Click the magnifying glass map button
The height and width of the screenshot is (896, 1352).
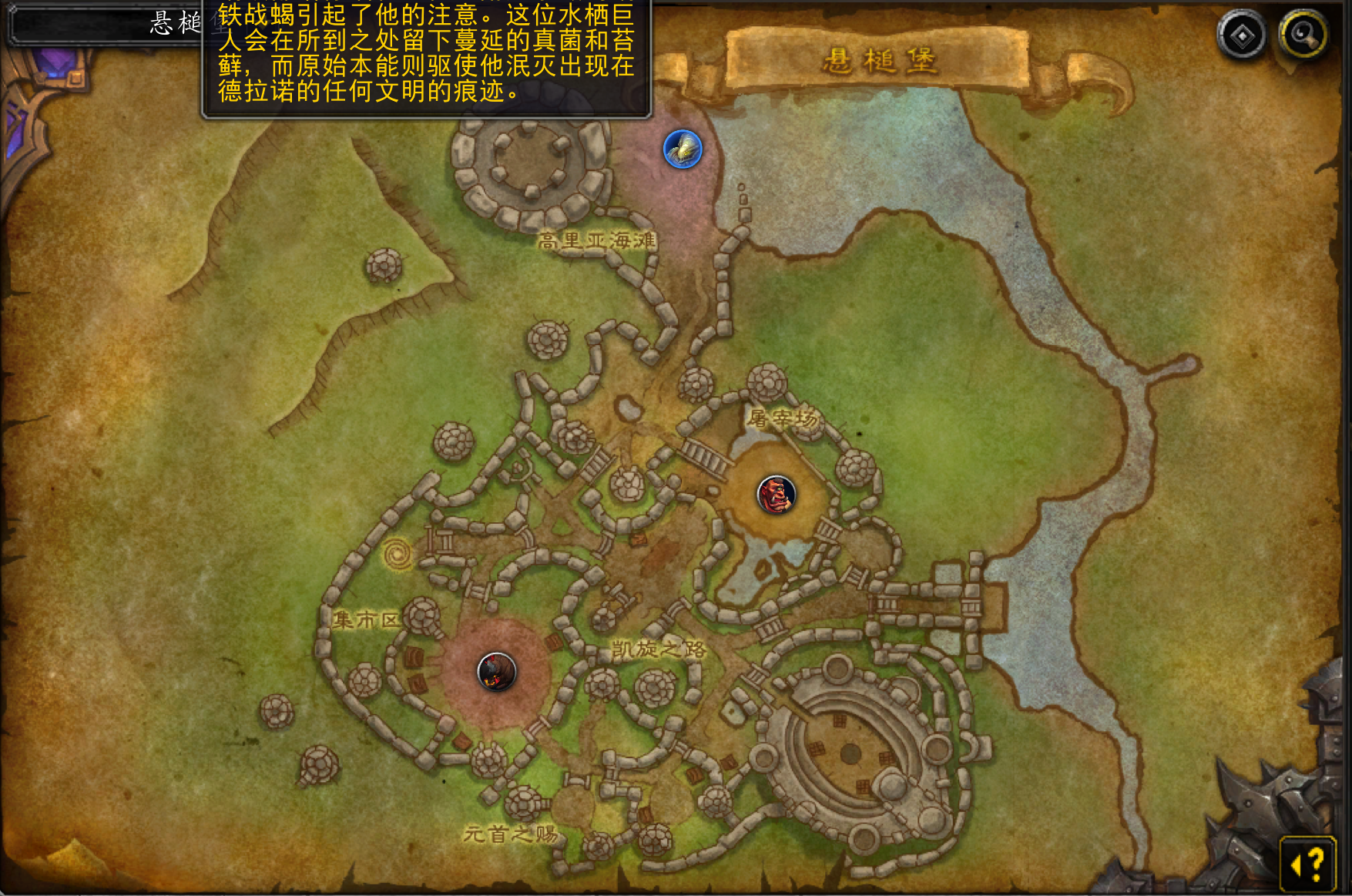click(1303, 35)
